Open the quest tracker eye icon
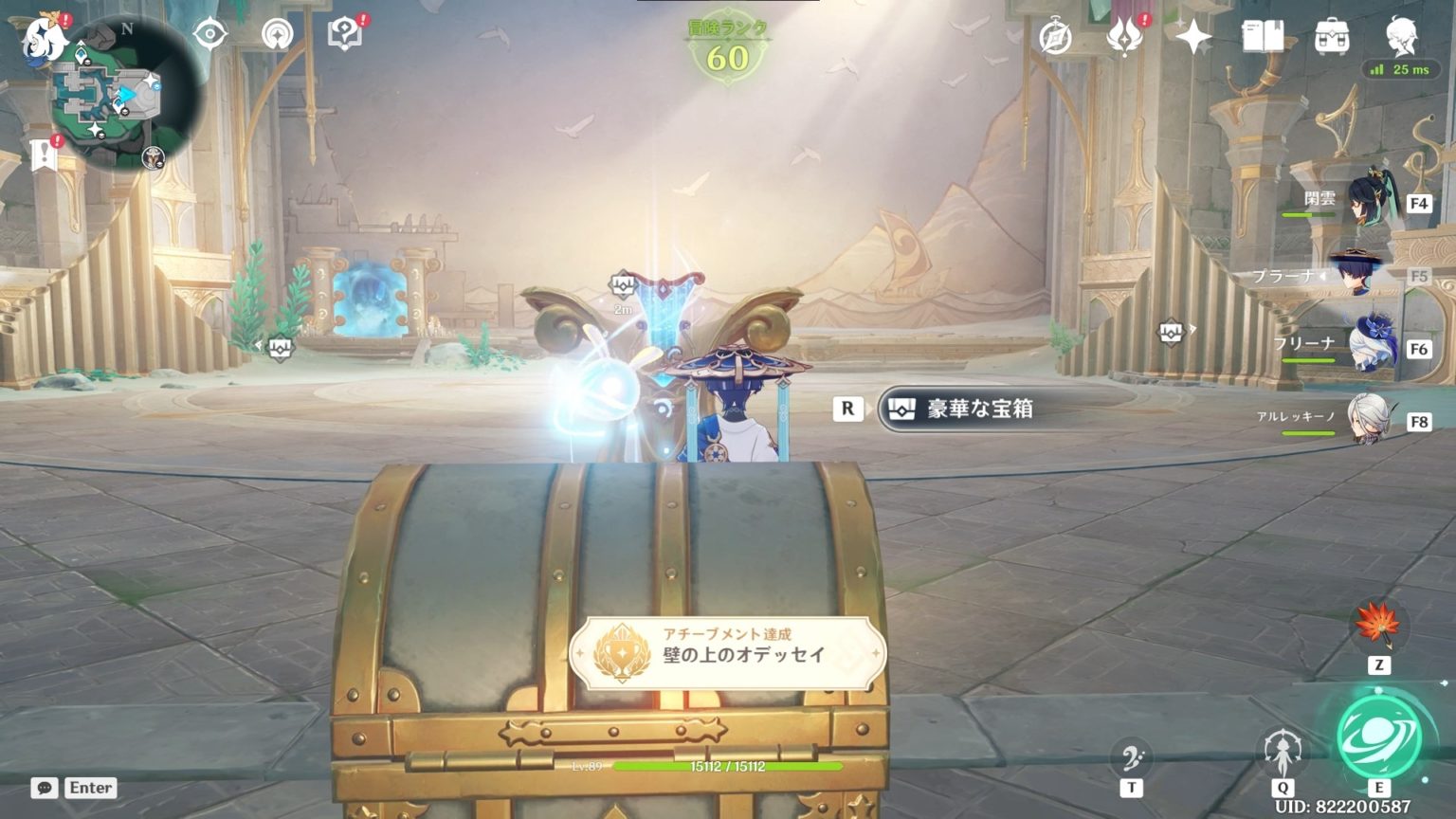The image size is (1456, 819). pos(209,32)
